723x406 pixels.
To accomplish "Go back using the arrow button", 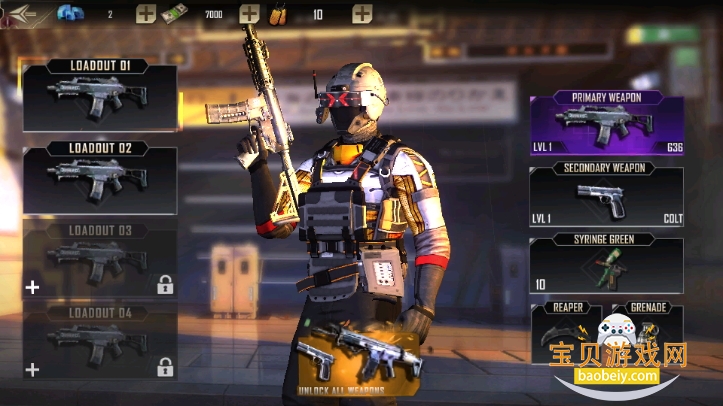I will pos(23,14).
